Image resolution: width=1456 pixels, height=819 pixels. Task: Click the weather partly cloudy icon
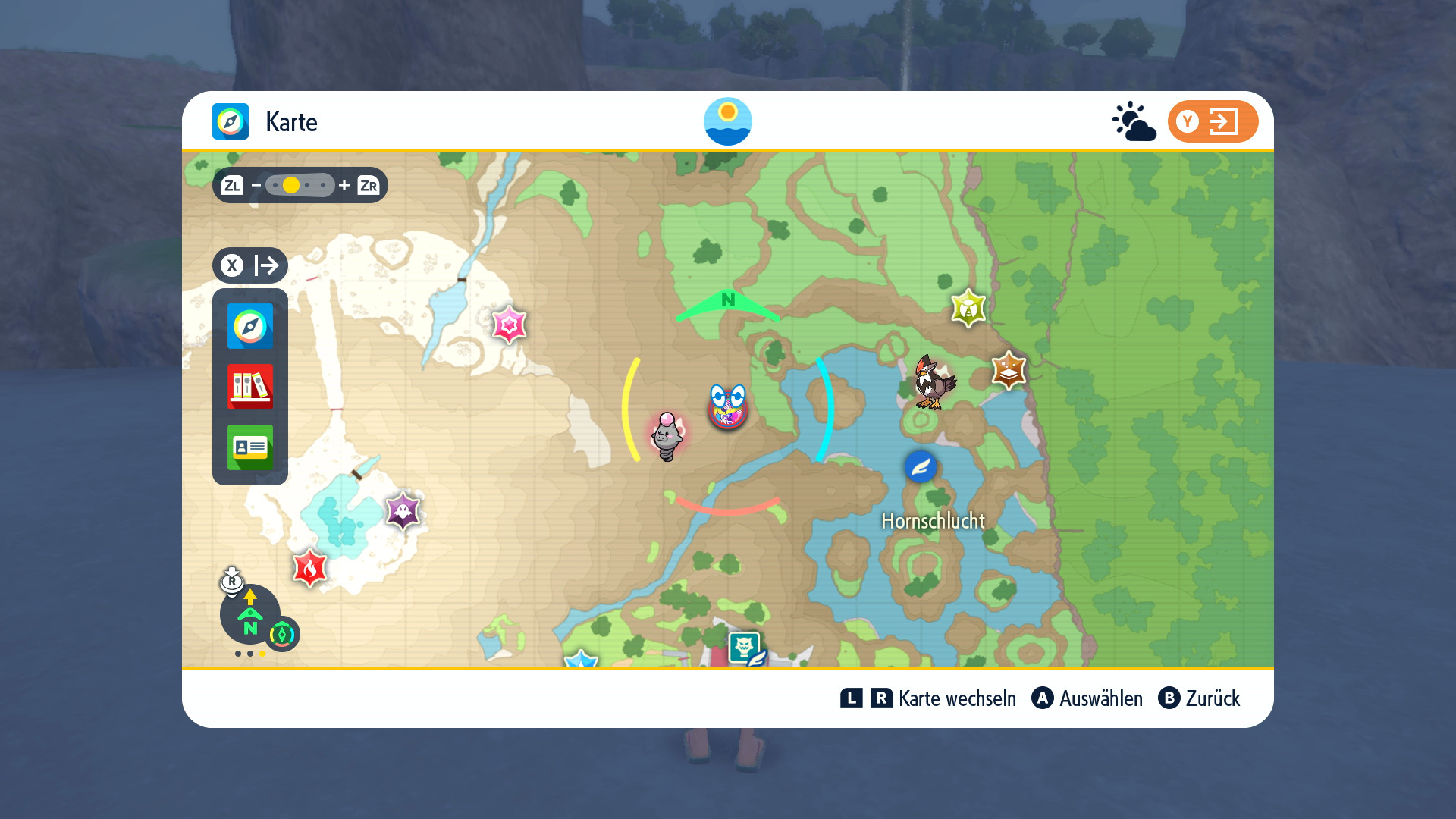1134,121
